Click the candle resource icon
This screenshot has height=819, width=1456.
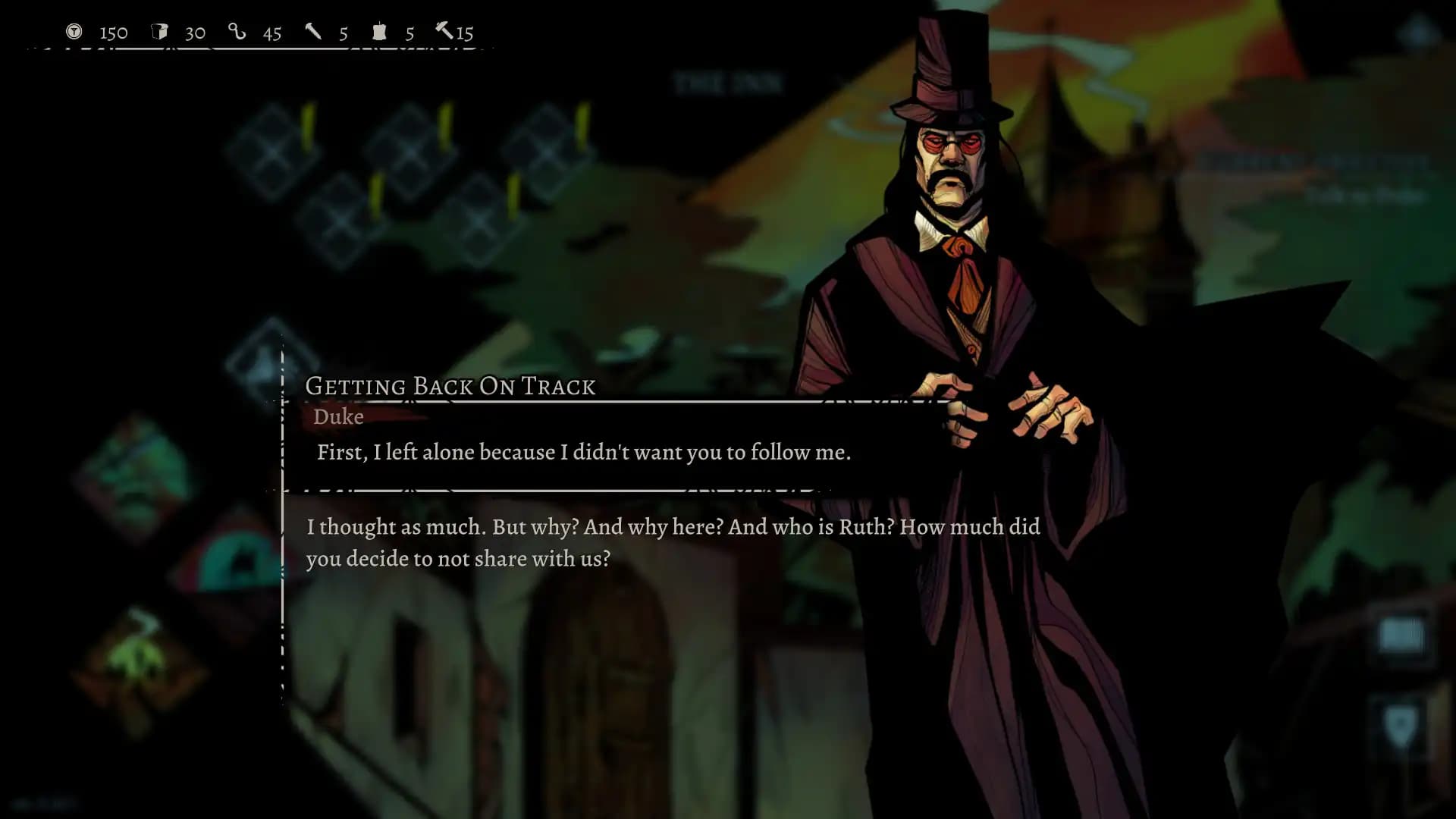point(379,32)
